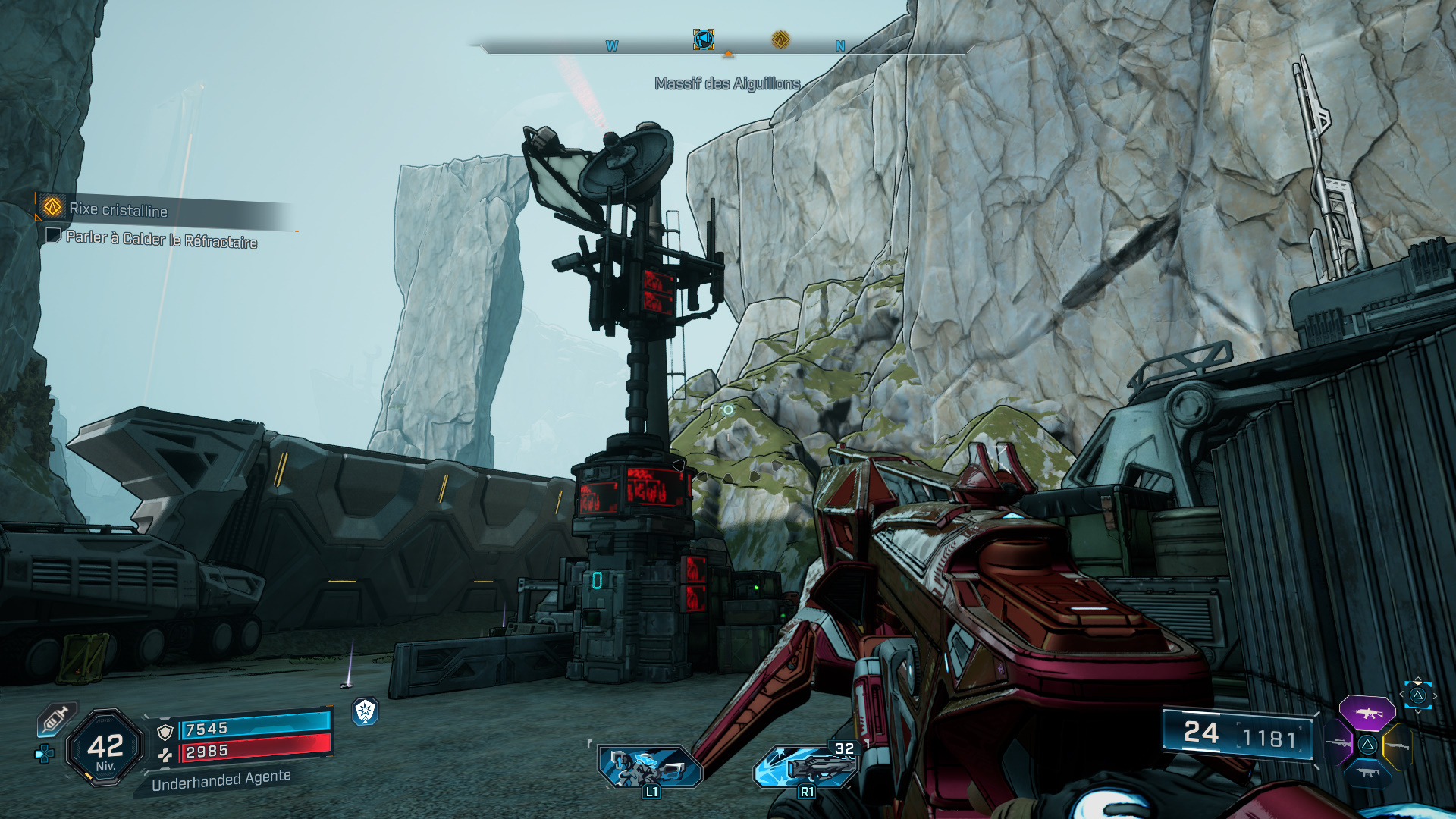1456x819 pixels.
Task: Select the blue SMG slot on the weapon wheel
Action: [1368, 773]
